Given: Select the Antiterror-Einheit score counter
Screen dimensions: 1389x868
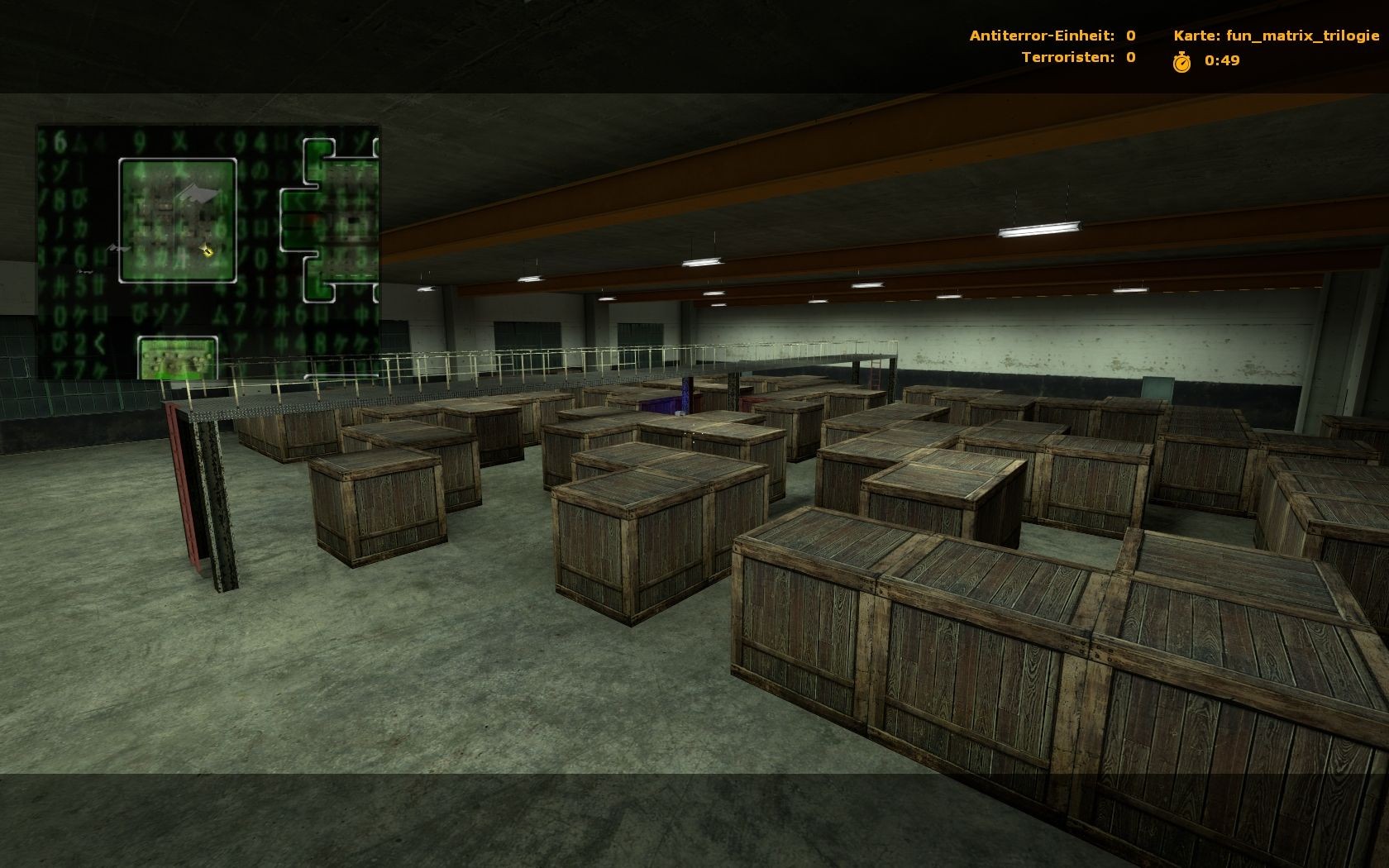Looking at the screenshot, I should click(x=1129, y=36).
